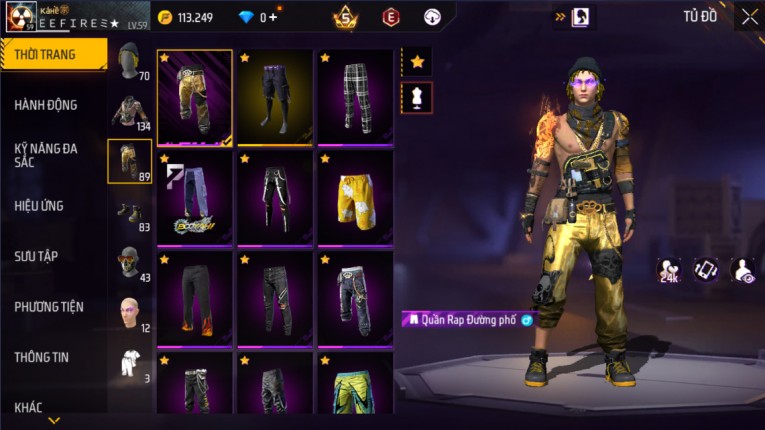765x430 pixels.
Task: Open the SƯU TẬP tab
Action: (x=36, y=256)
